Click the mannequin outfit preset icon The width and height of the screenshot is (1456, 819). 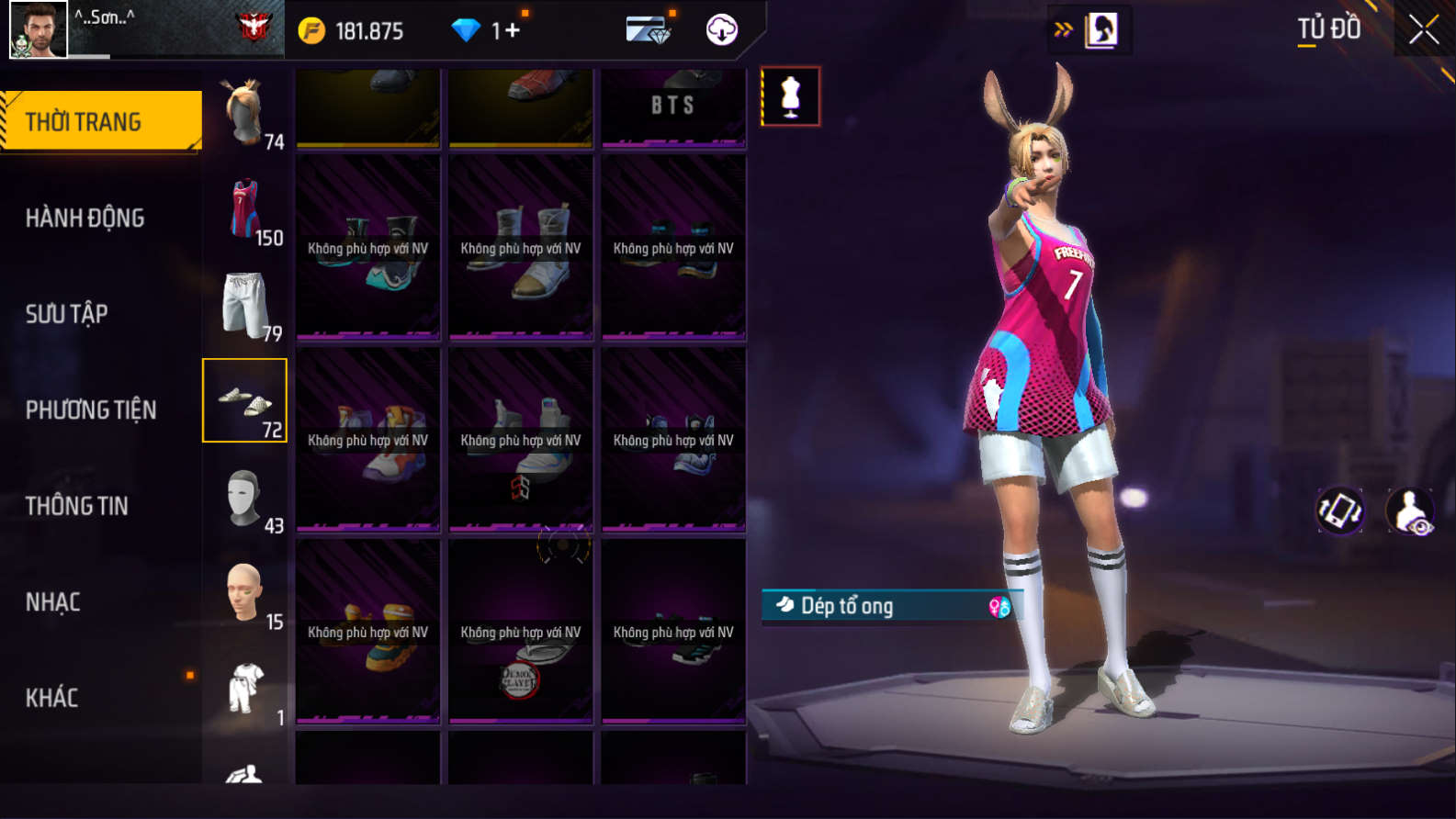tap(790, 96)
